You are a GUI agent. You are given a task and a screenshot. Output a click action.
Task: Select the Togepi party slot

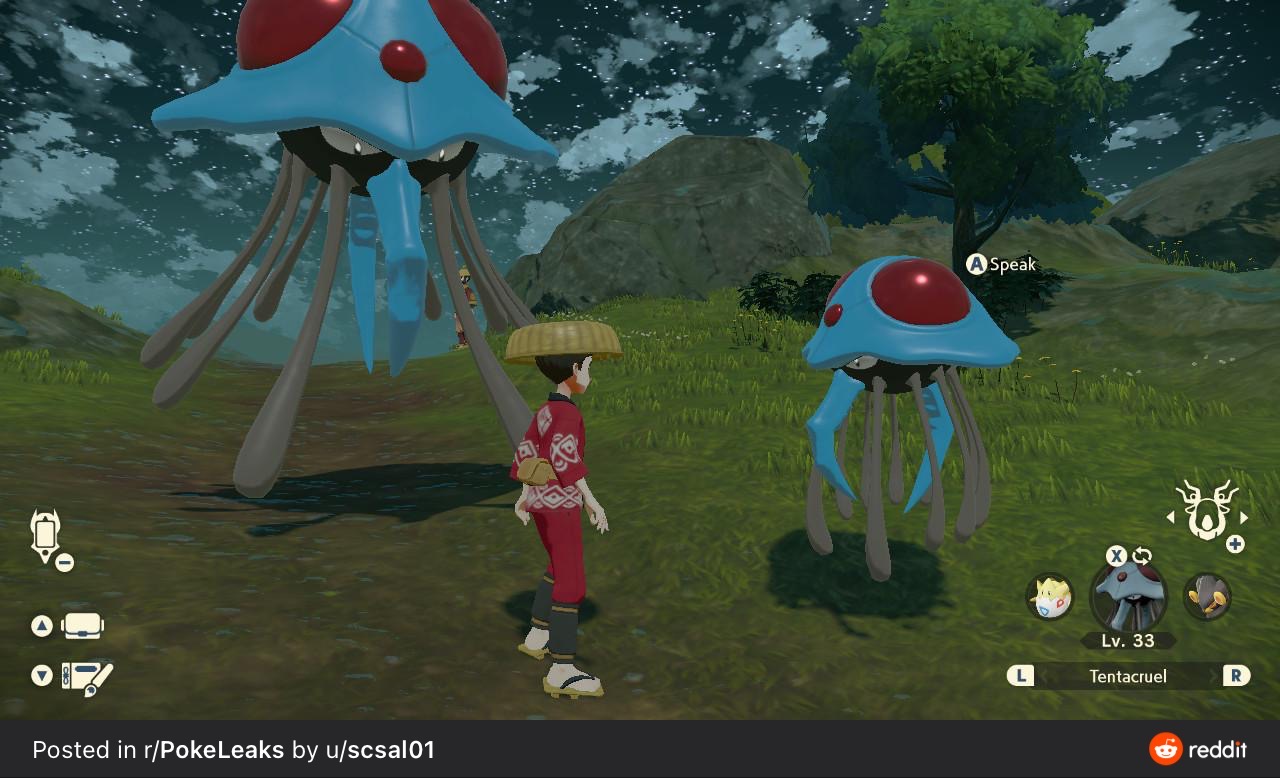(x=1050, y=597)
